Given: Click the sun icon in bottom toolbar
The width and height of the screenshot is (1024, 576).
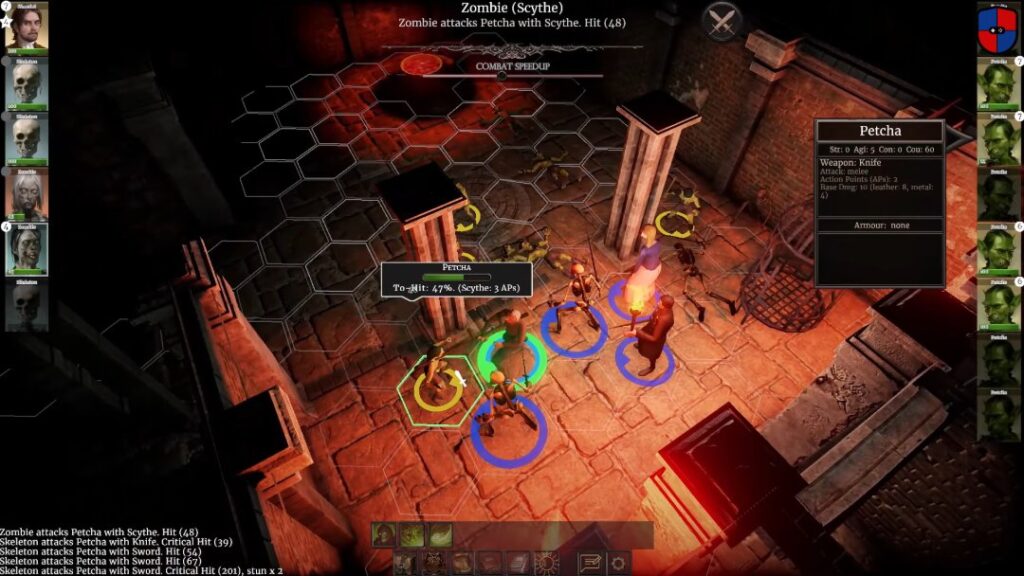Looking at the screenshot, I should coord(546,563).
